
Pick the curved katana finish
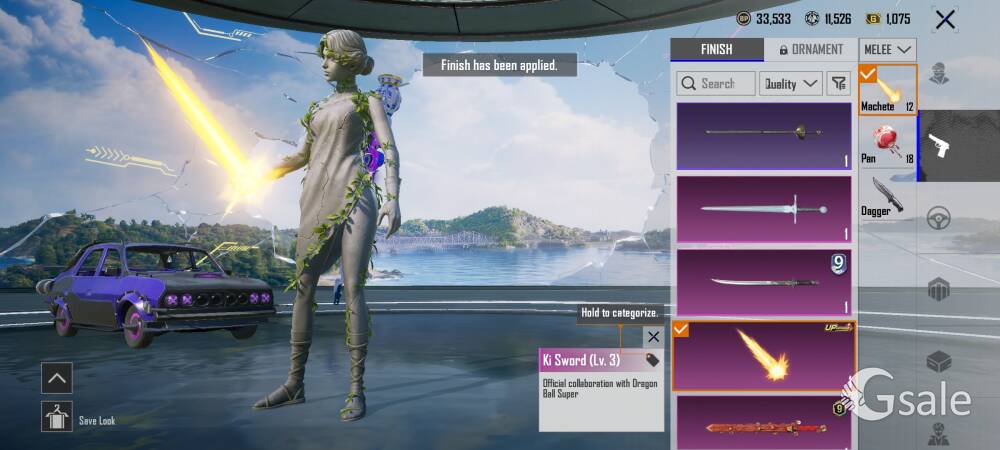coord(764,283)
